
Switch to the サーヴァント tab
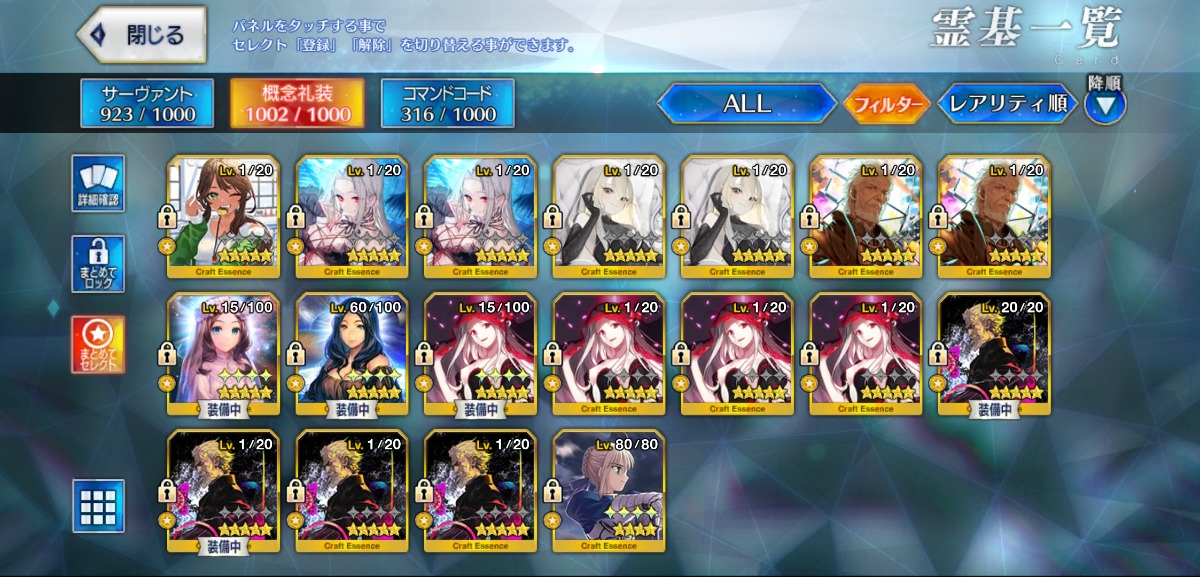point(147,104)
